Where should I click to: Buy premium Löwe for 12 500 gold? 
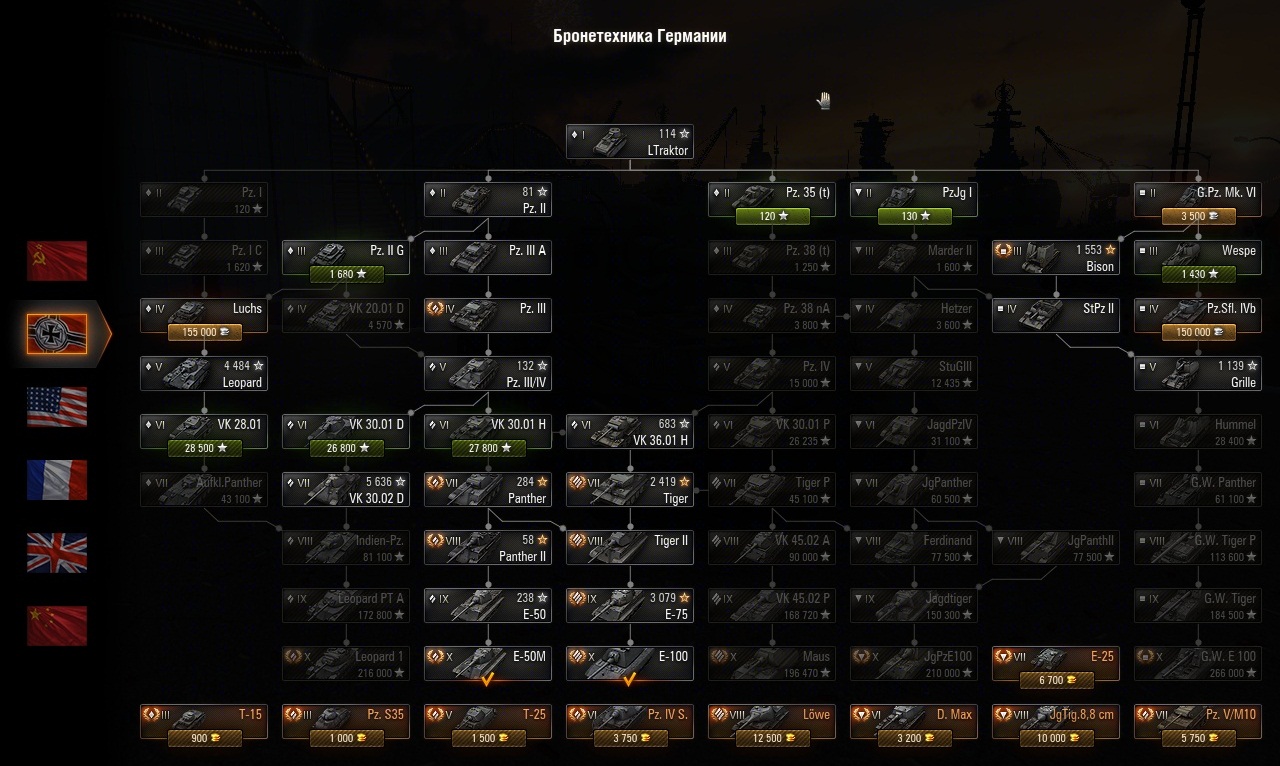pos(771,739)
